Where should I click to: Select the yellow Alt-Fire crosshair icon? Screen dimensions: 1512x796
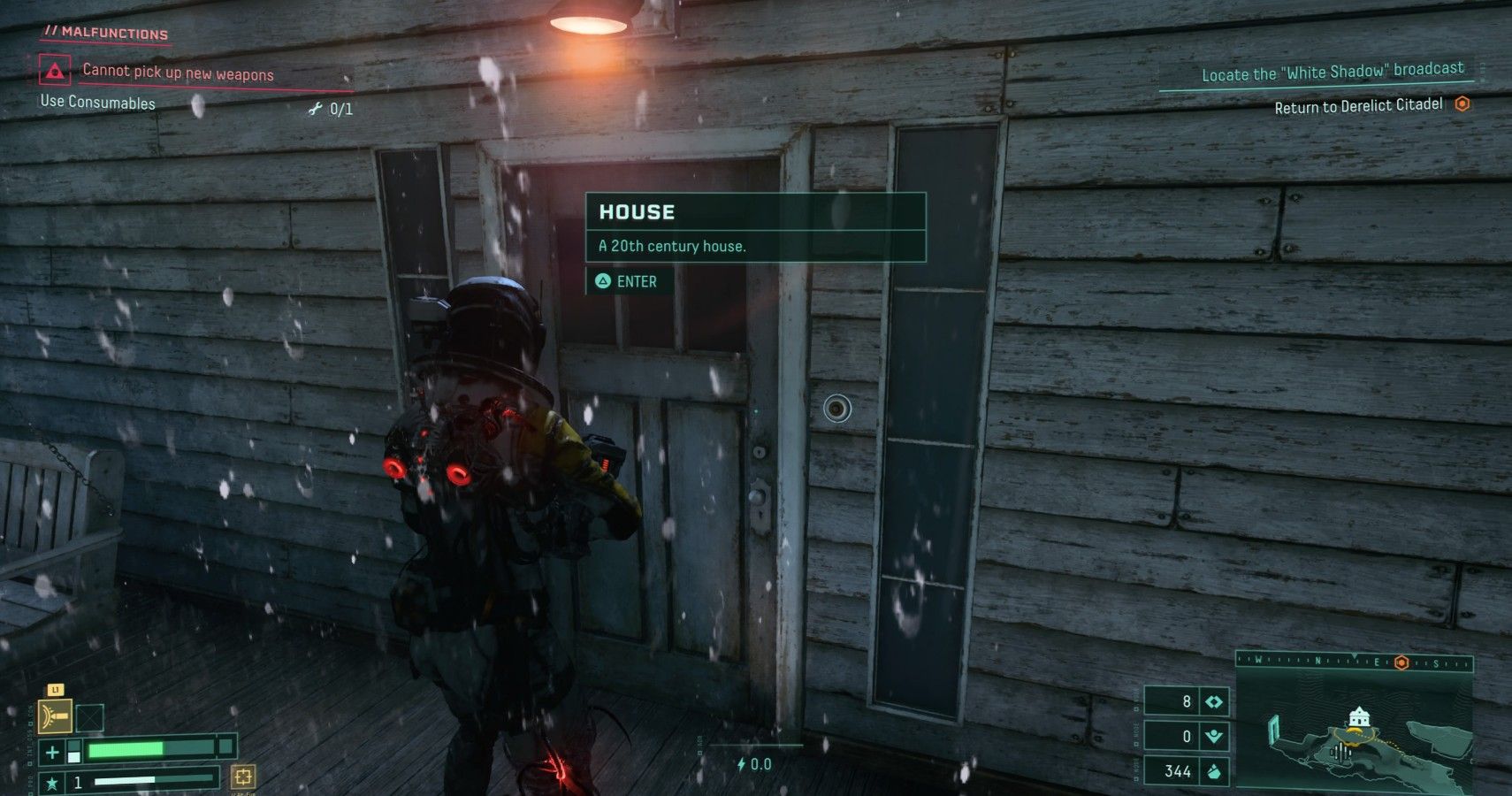[x=242, y=779]
